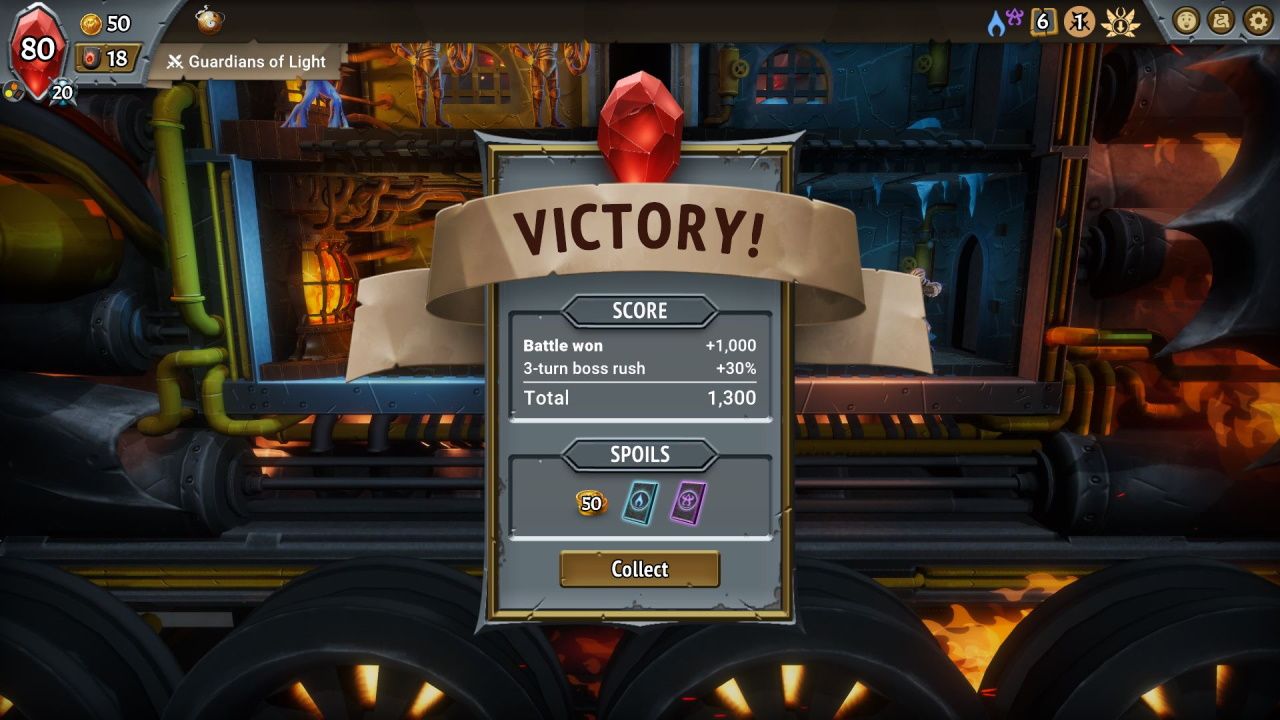1280x720 pixels.
Task: Click the artifact orb icon
Action: pyautogui.click(x=209, y=20)
